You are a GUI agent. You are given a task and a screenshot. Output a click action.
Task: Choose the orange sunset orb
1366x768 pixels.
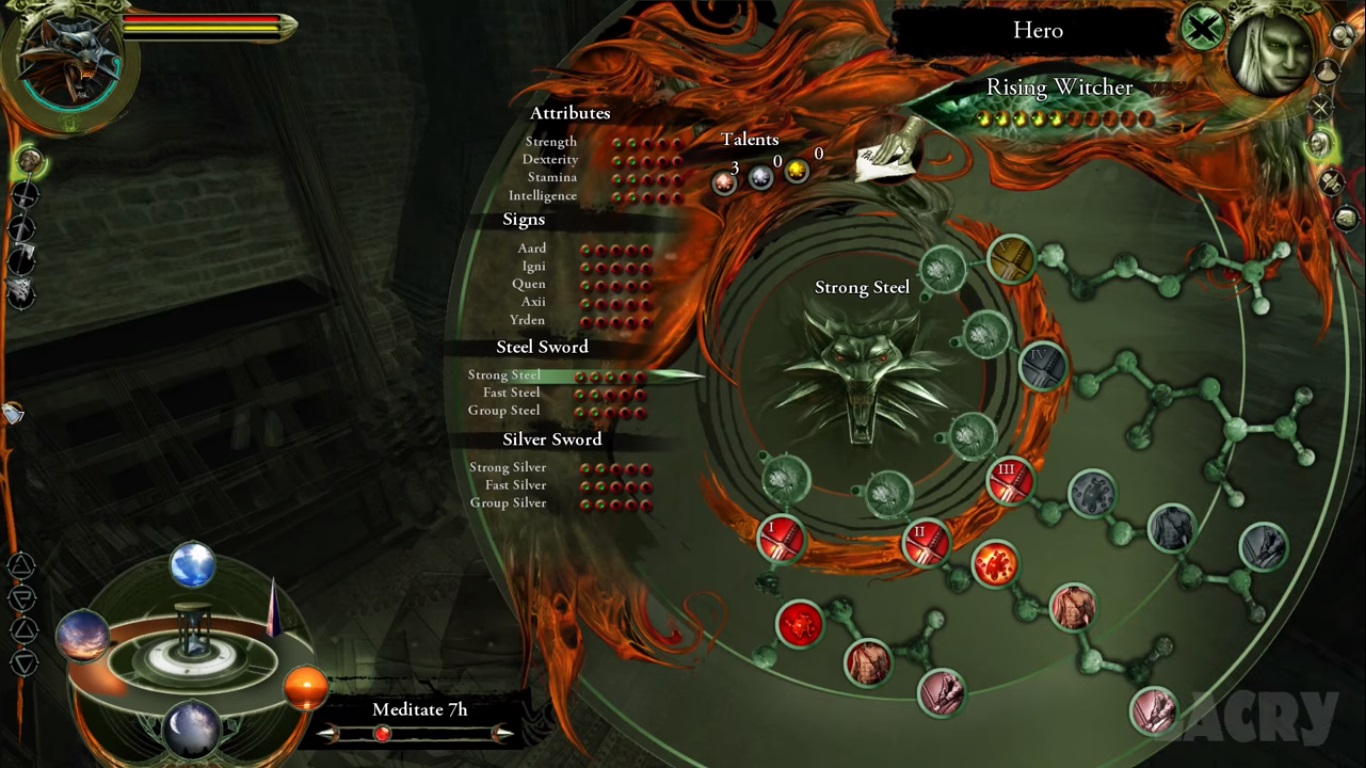(x=305, y=688)
